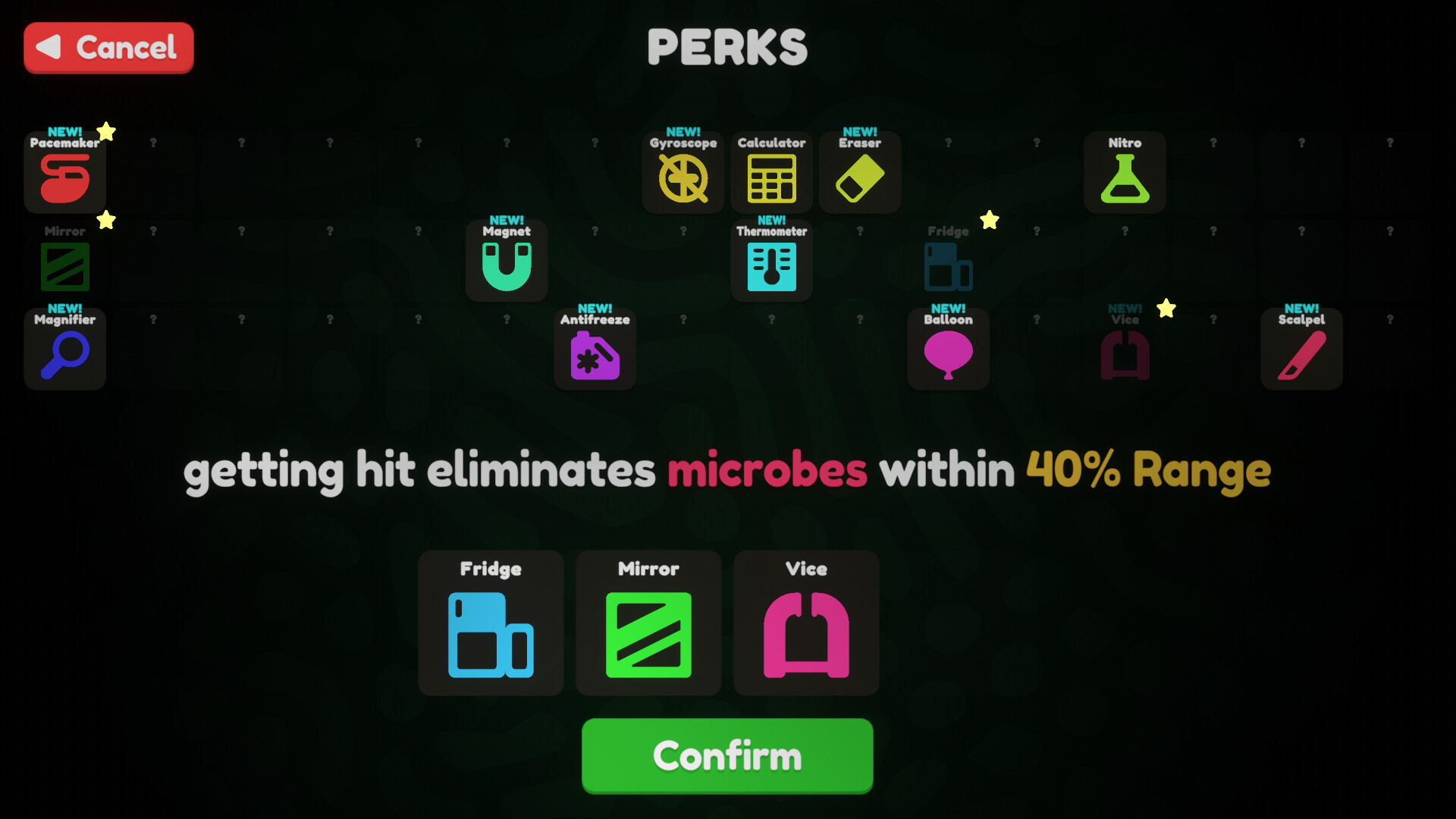Viewport: 1456px width, 819px height.
Task: Pick the Mirror perk card
Action: [x=648, y=623]
